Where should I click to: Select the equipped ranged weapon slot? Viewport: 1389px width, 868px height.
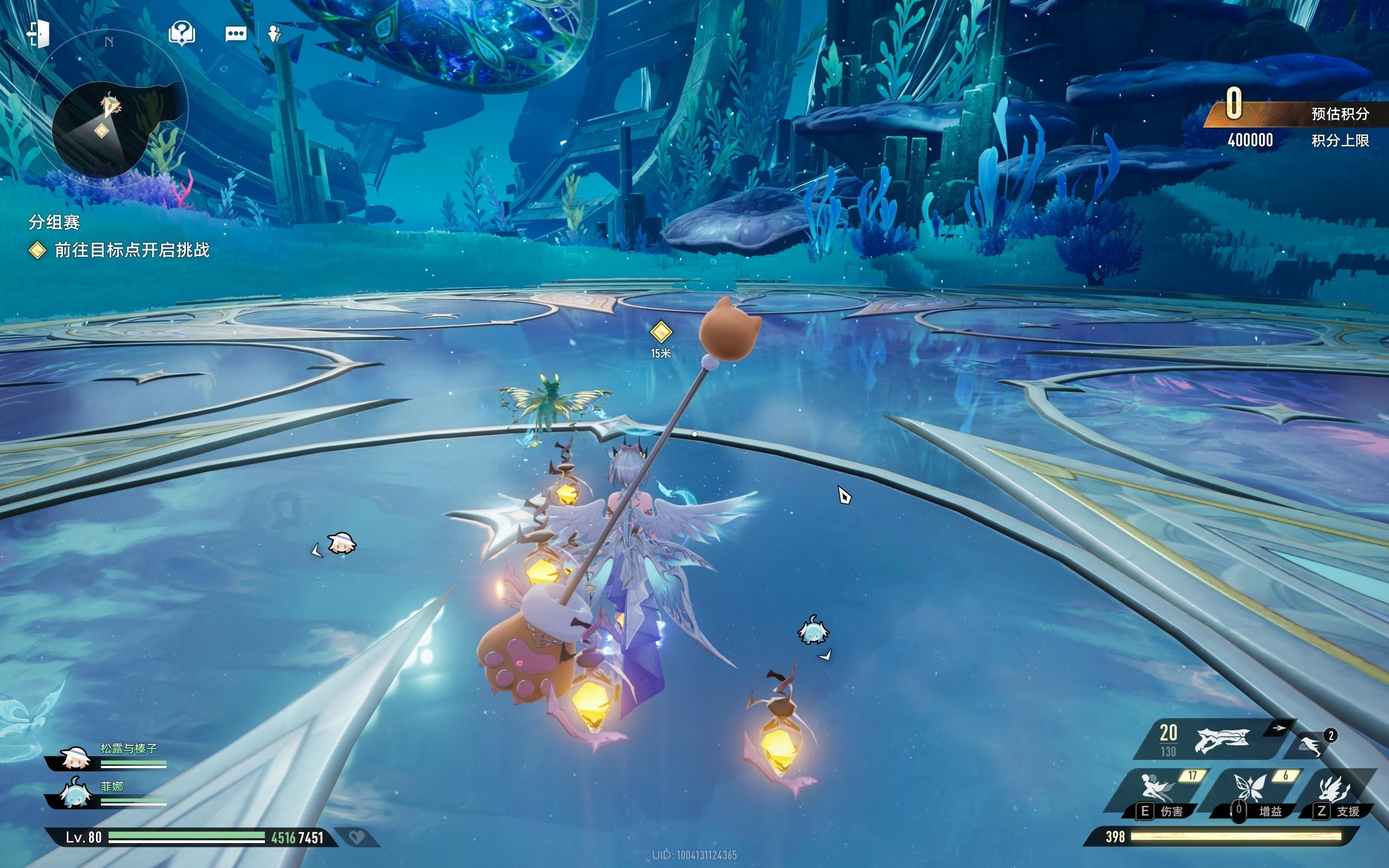click(1221, 740)
